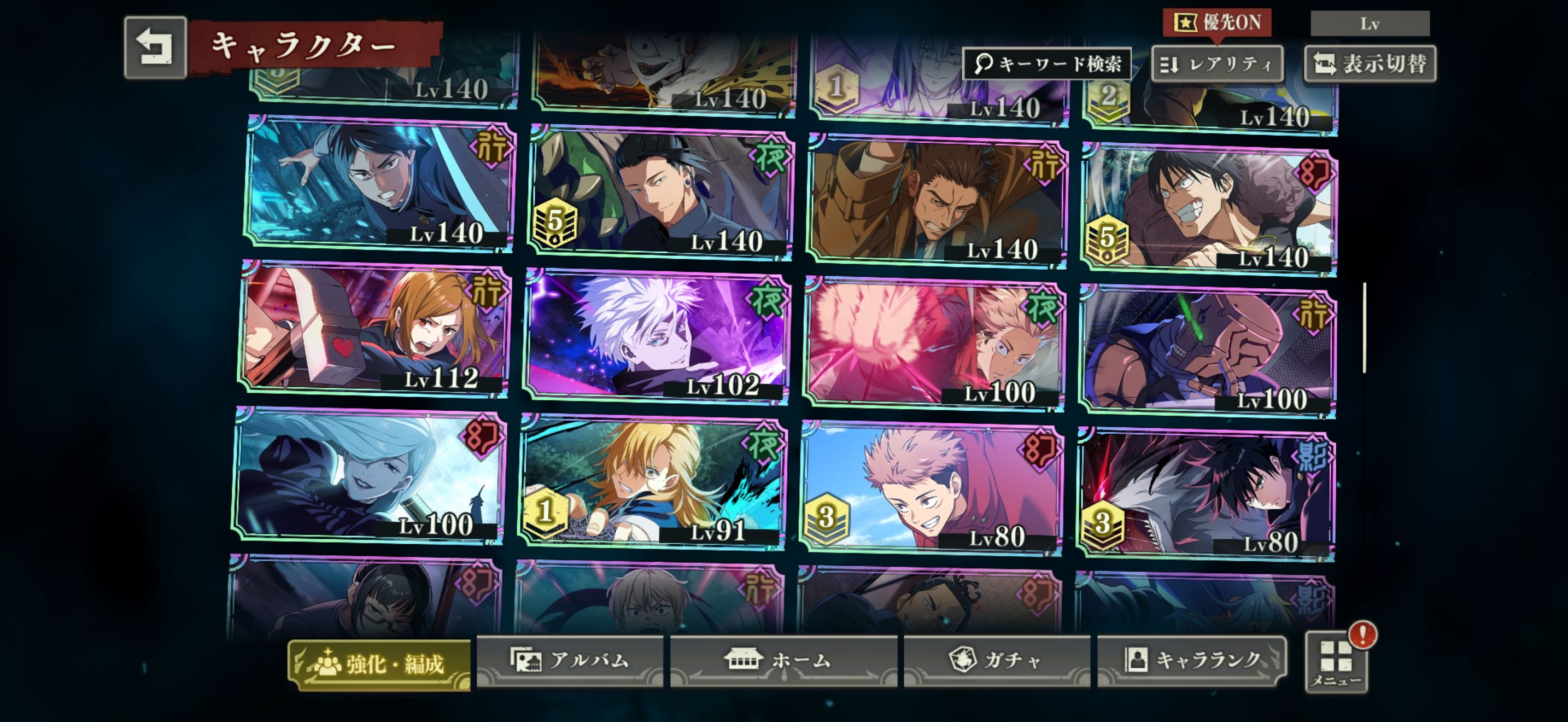Open the Lv80 card with the shark creature

tap(1207, 495)
